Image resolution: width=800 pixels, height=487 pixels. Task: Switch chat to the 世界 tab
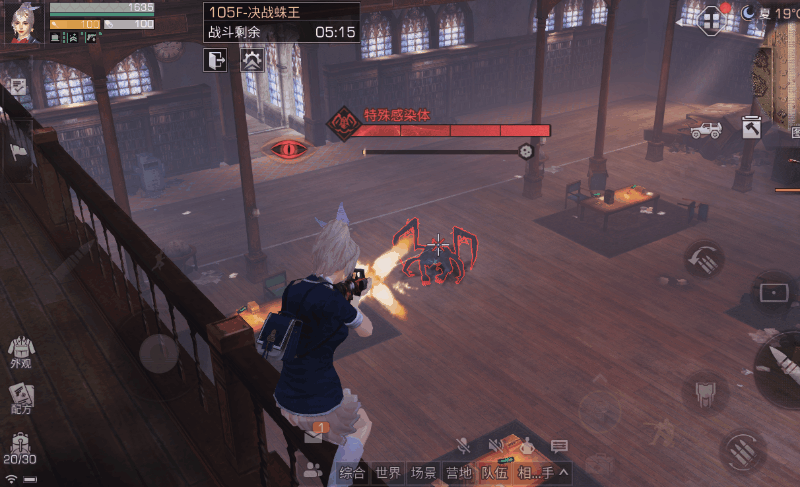(388, 473)
